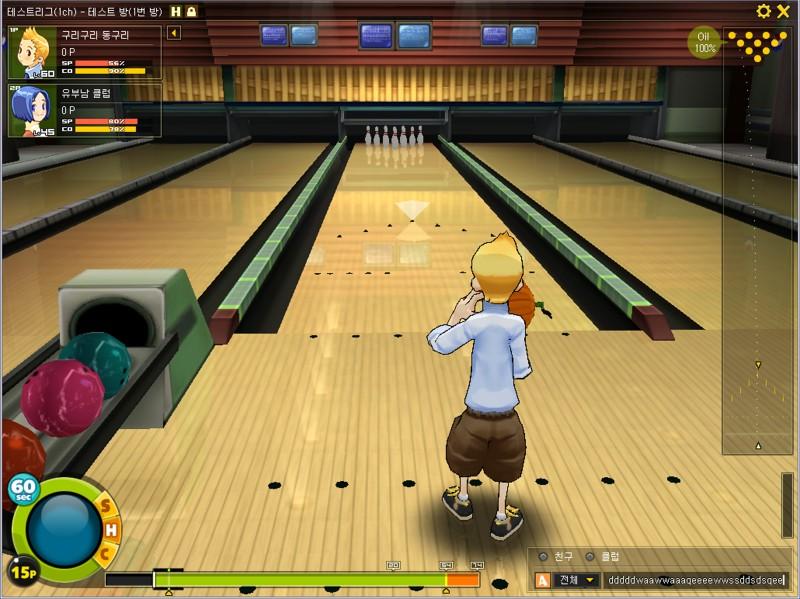The image size is (800, 599).
Task: Click the orange A chat icon
Action: [x=543, y=580]
